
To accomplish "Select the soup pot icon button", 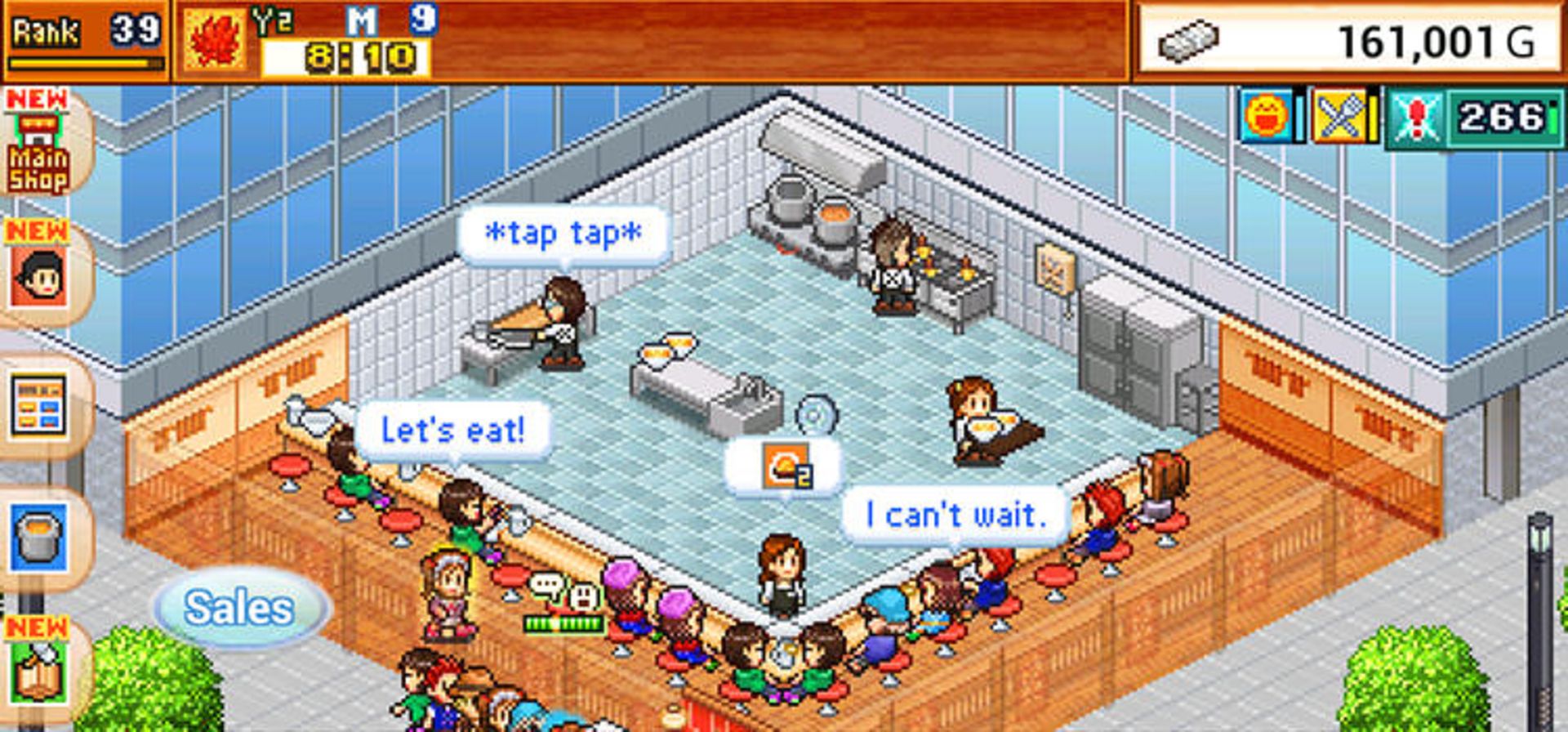I will pos(38,538).
